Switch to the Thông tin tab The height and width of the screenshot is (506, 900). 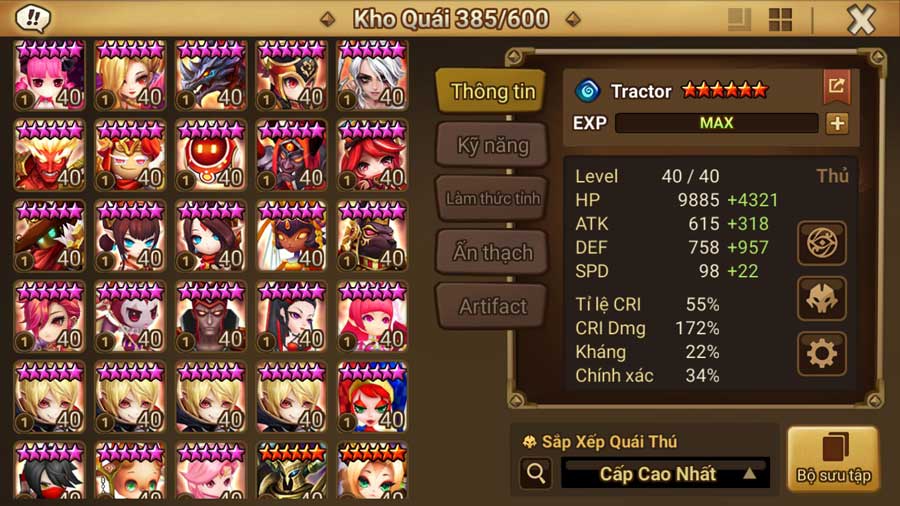point(492,91)
